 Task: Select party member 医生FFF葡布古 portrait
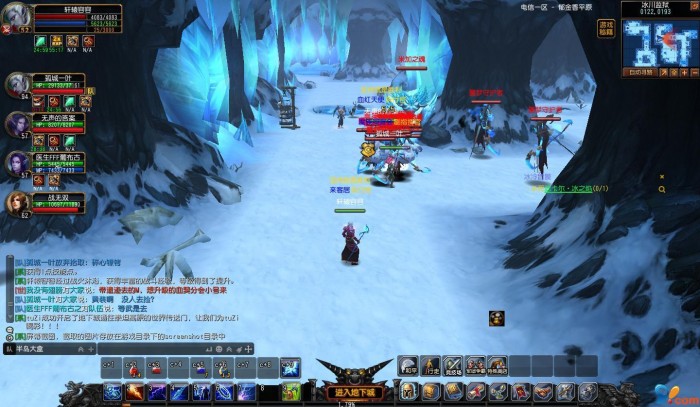pyautogui.click(x=17, y=162)
